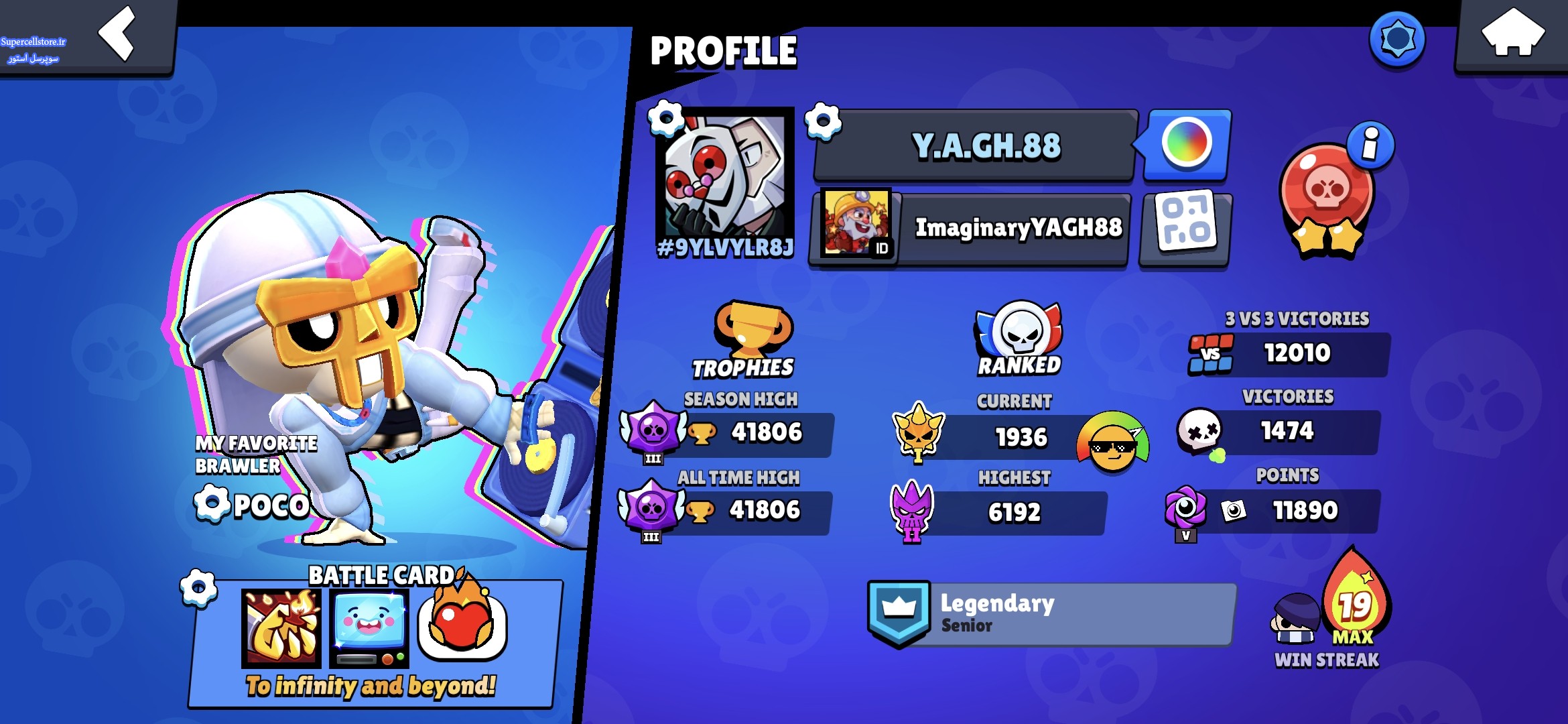Viewport: 1568px width, 724px height.
Task: Edit the battle card with its gear
Action: (198, 588)
